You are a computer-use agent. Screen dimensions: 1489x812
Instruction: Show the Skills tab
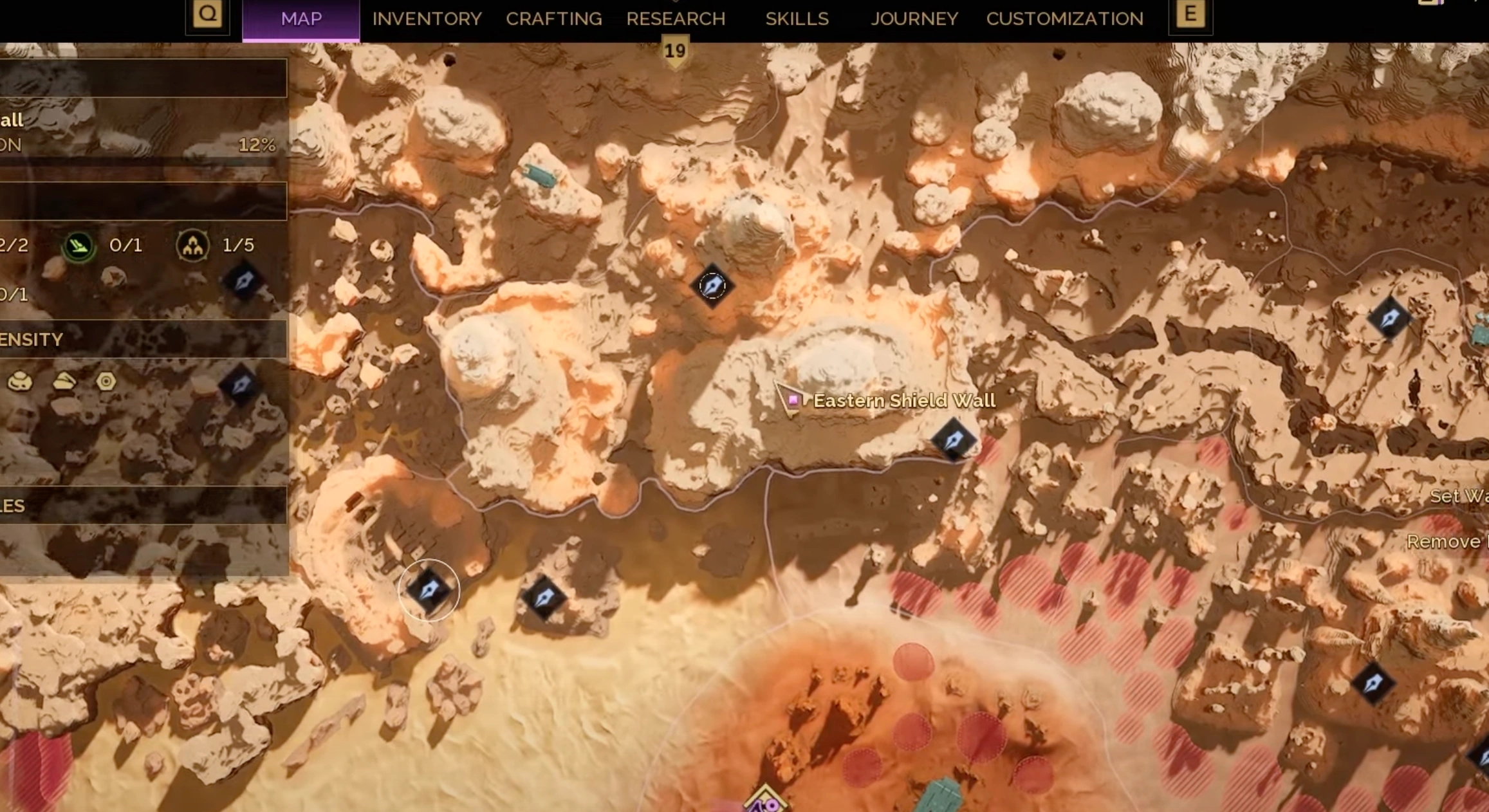coord(797,19)
